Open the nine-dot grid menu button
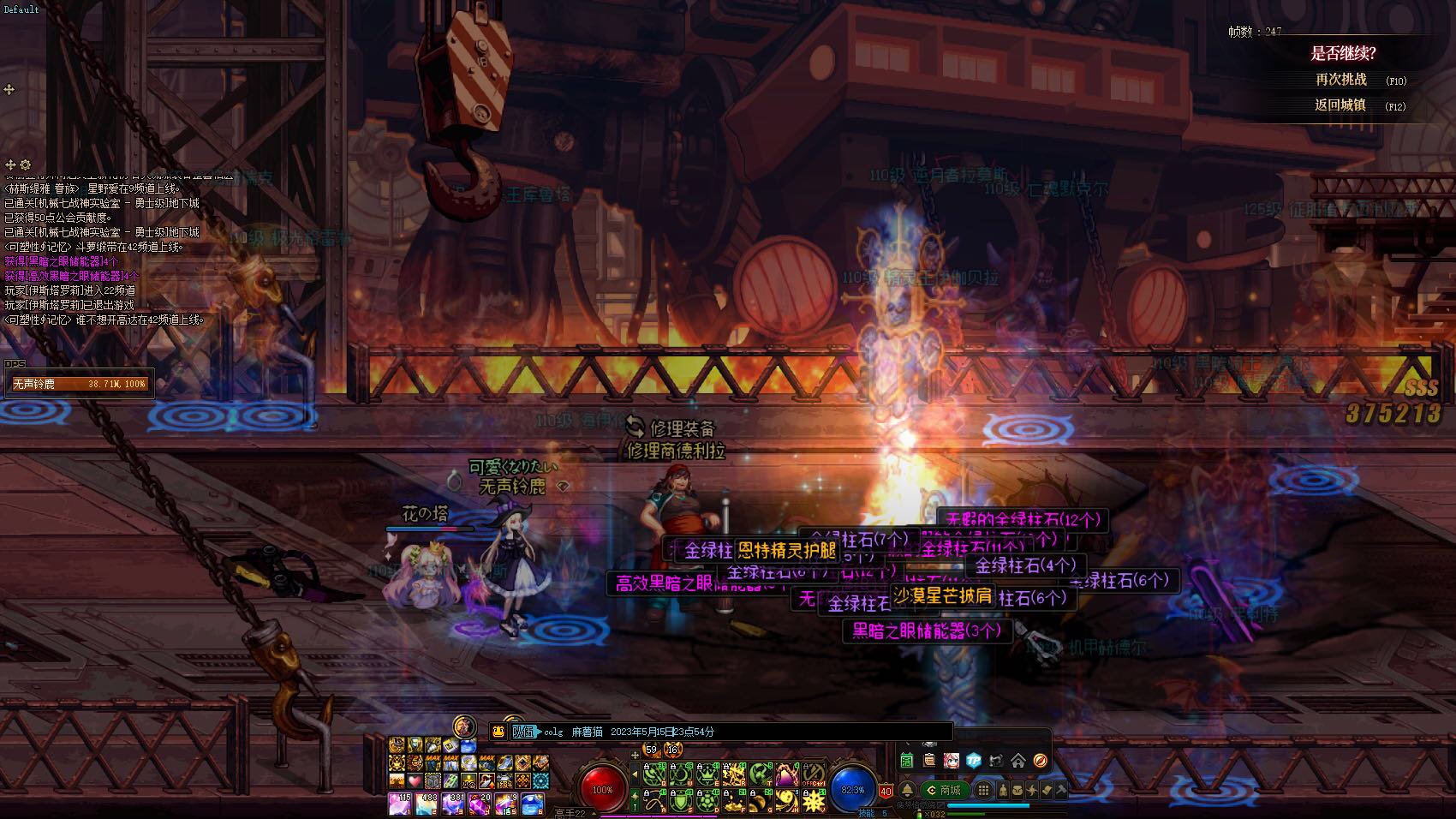 coord(984,790)
